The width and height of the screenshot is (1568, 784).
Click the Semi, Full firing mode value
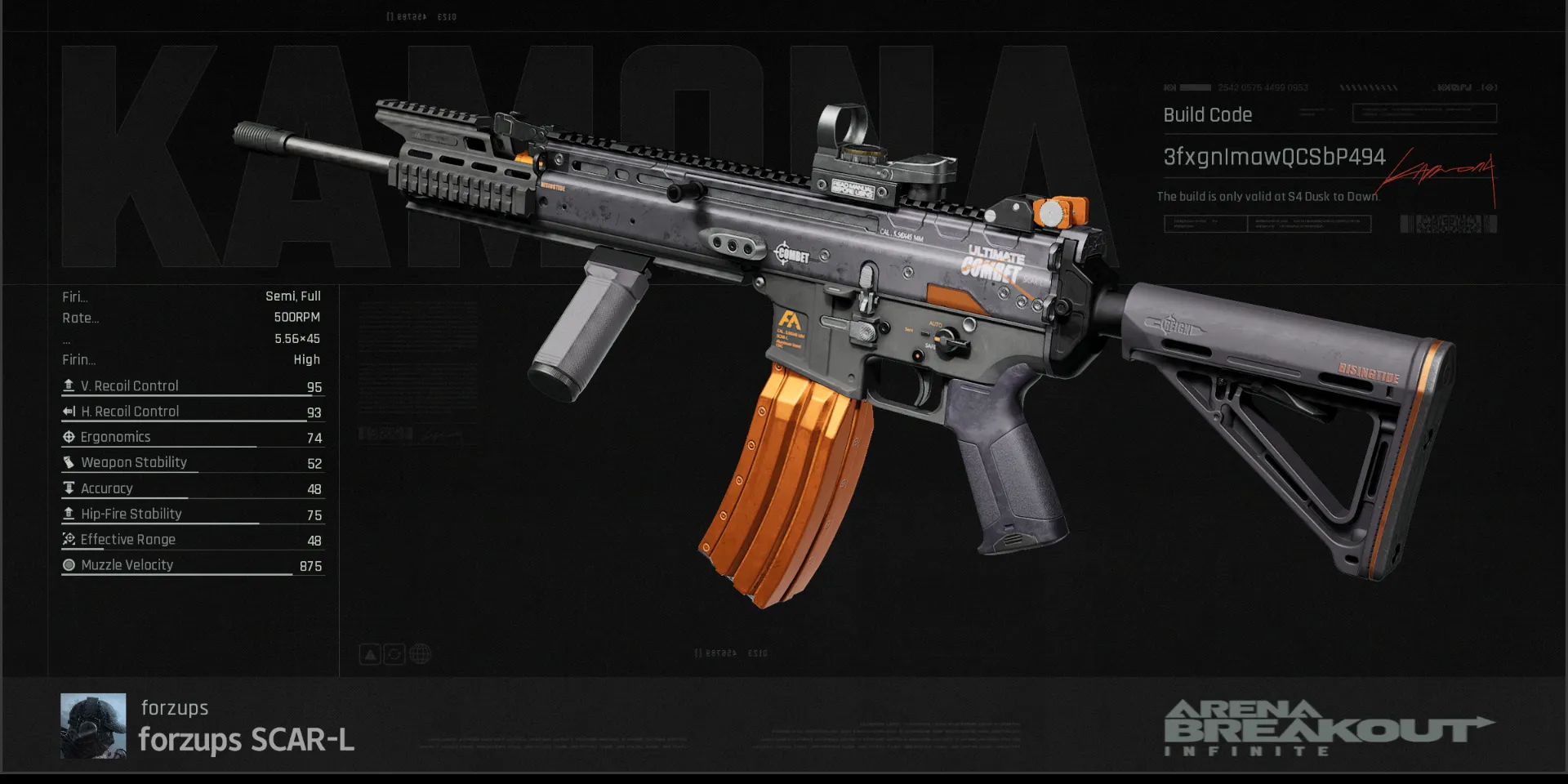(x=294, y=296)
